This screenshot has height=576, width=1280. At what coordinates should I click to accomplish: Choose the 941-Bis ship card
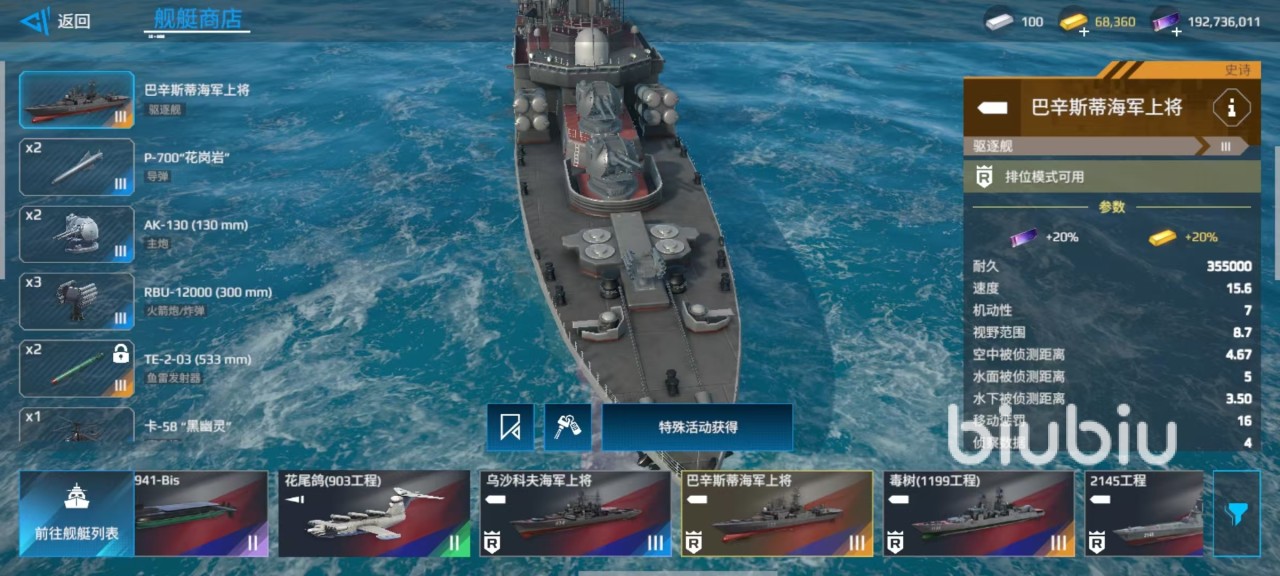click(x=200, y=513)
